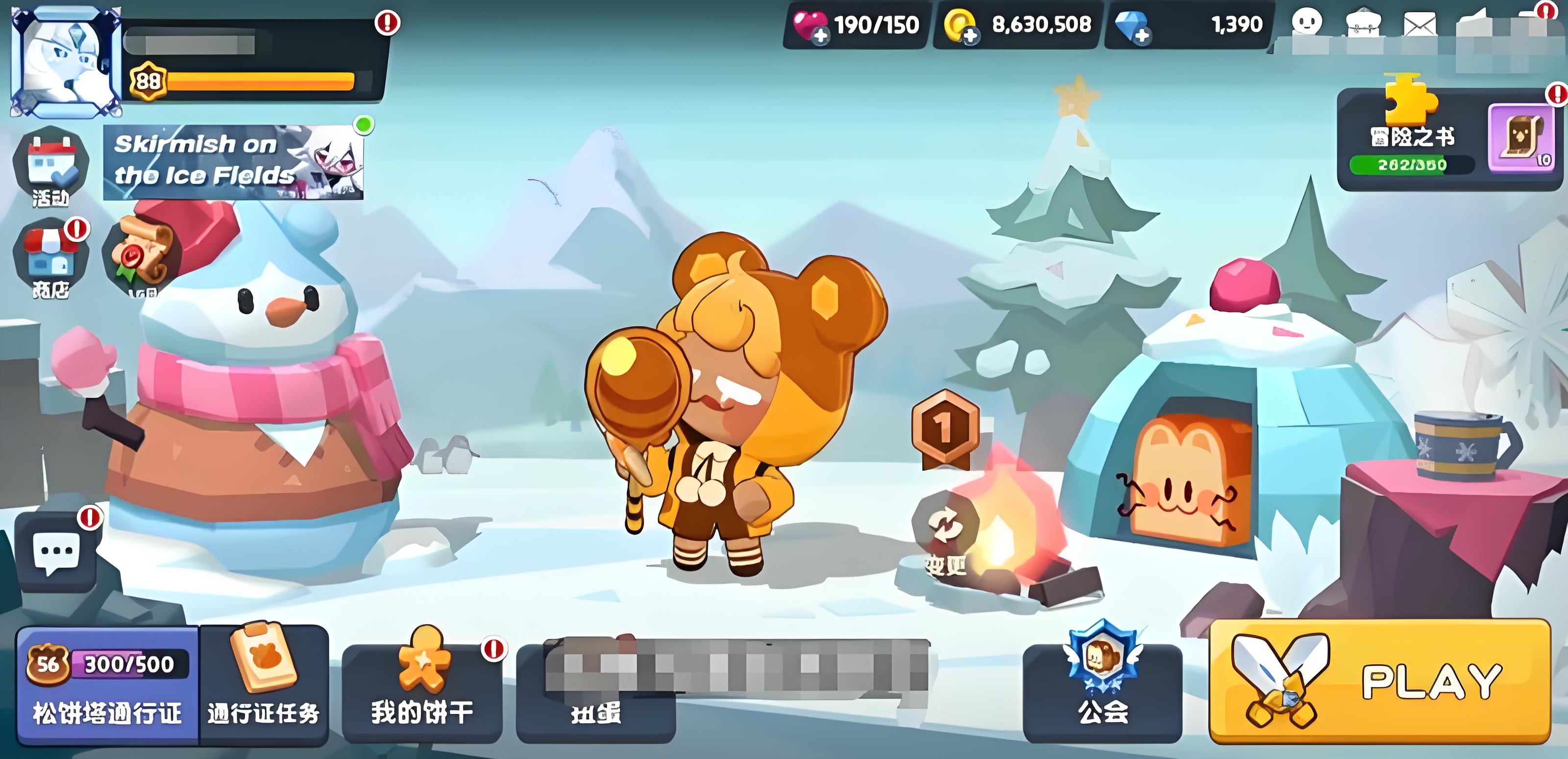Image resolution: width=1568 pixels, height=759 pixels.
Task: Start a battle with the PLAY button
Action: pos(1379,682)
